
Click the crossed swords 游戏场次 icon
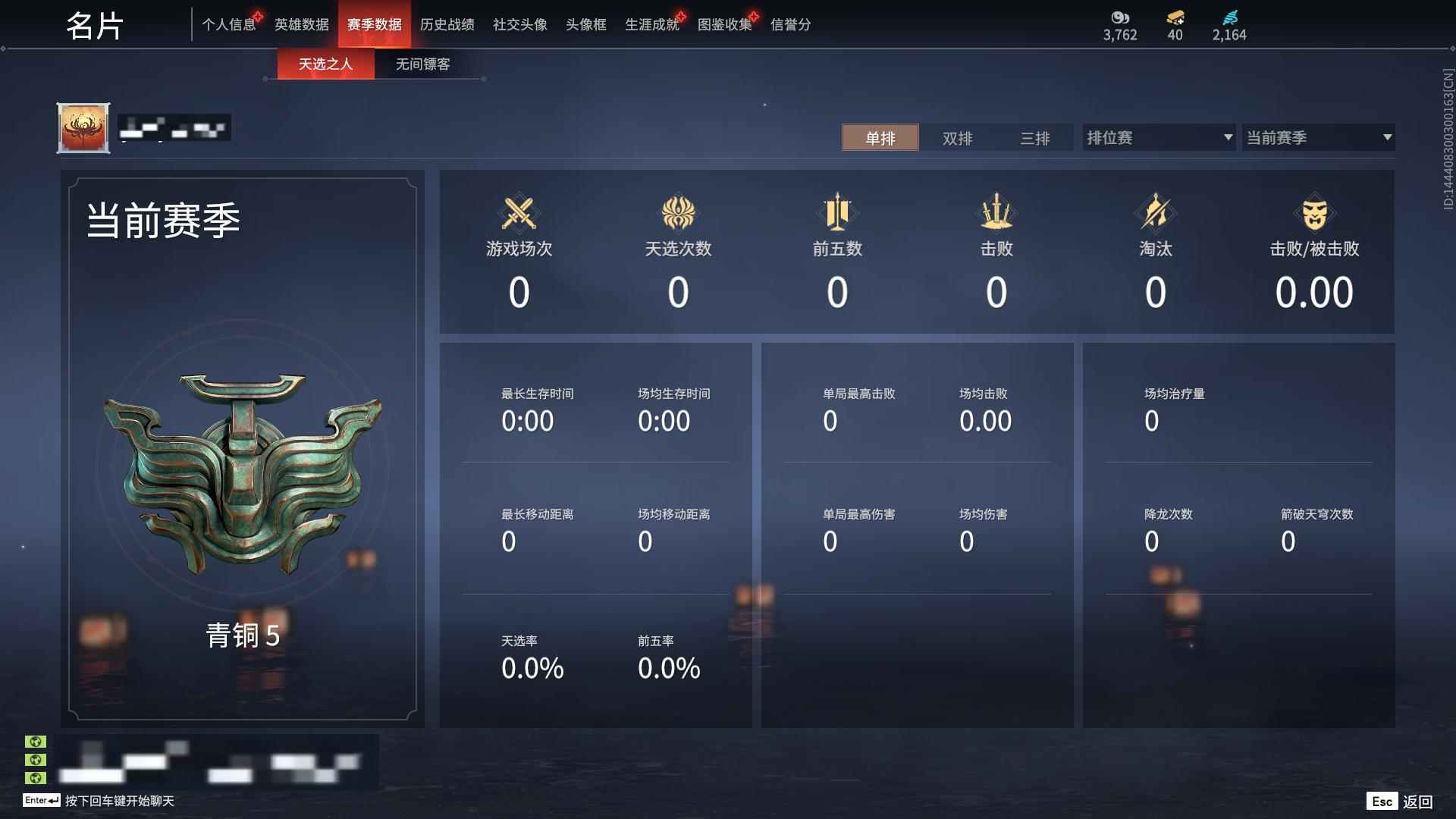519,213
